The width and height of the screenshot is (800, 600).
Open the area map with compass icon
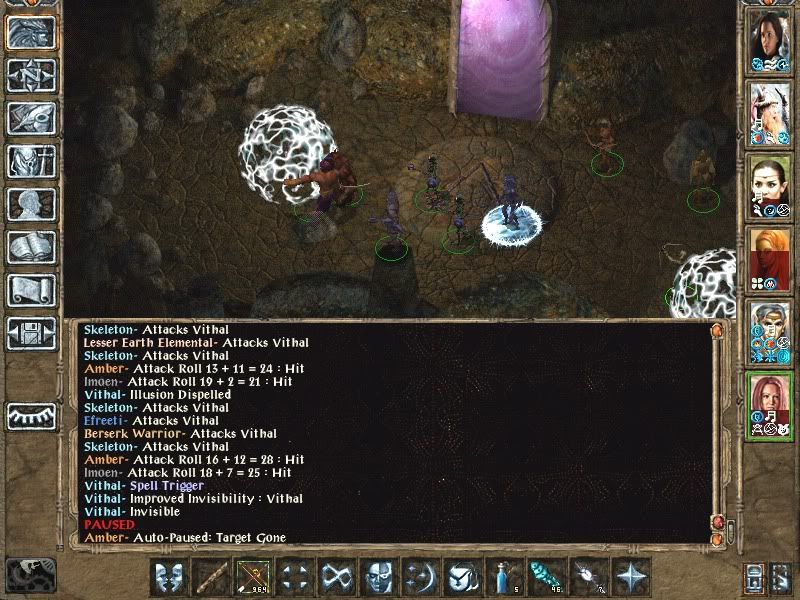tap(31, 75)
